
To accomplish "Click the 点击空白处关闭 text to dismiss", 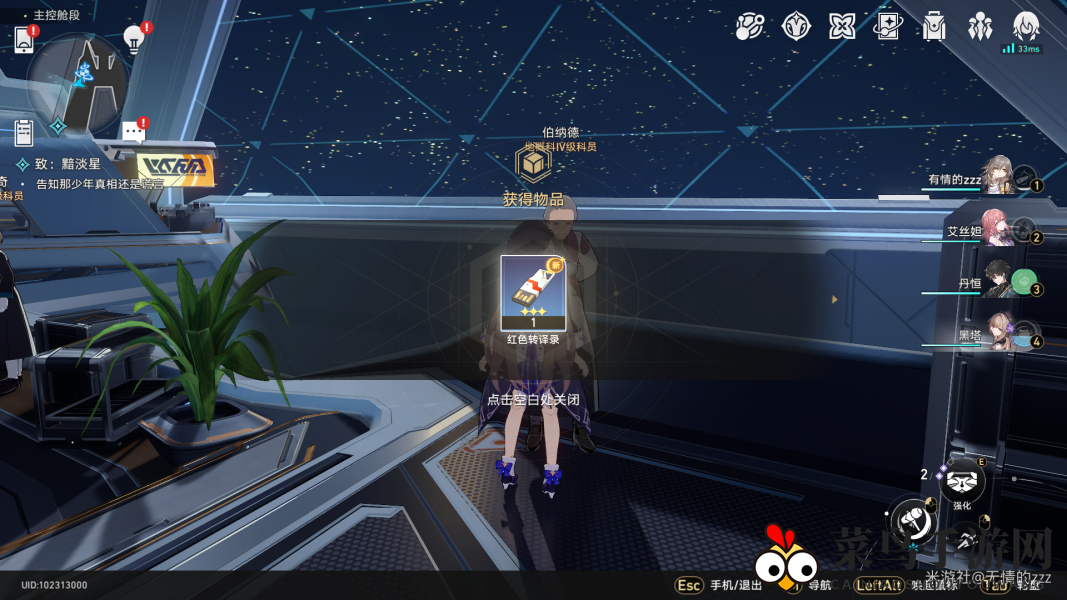I will click(x=533, y=399).
